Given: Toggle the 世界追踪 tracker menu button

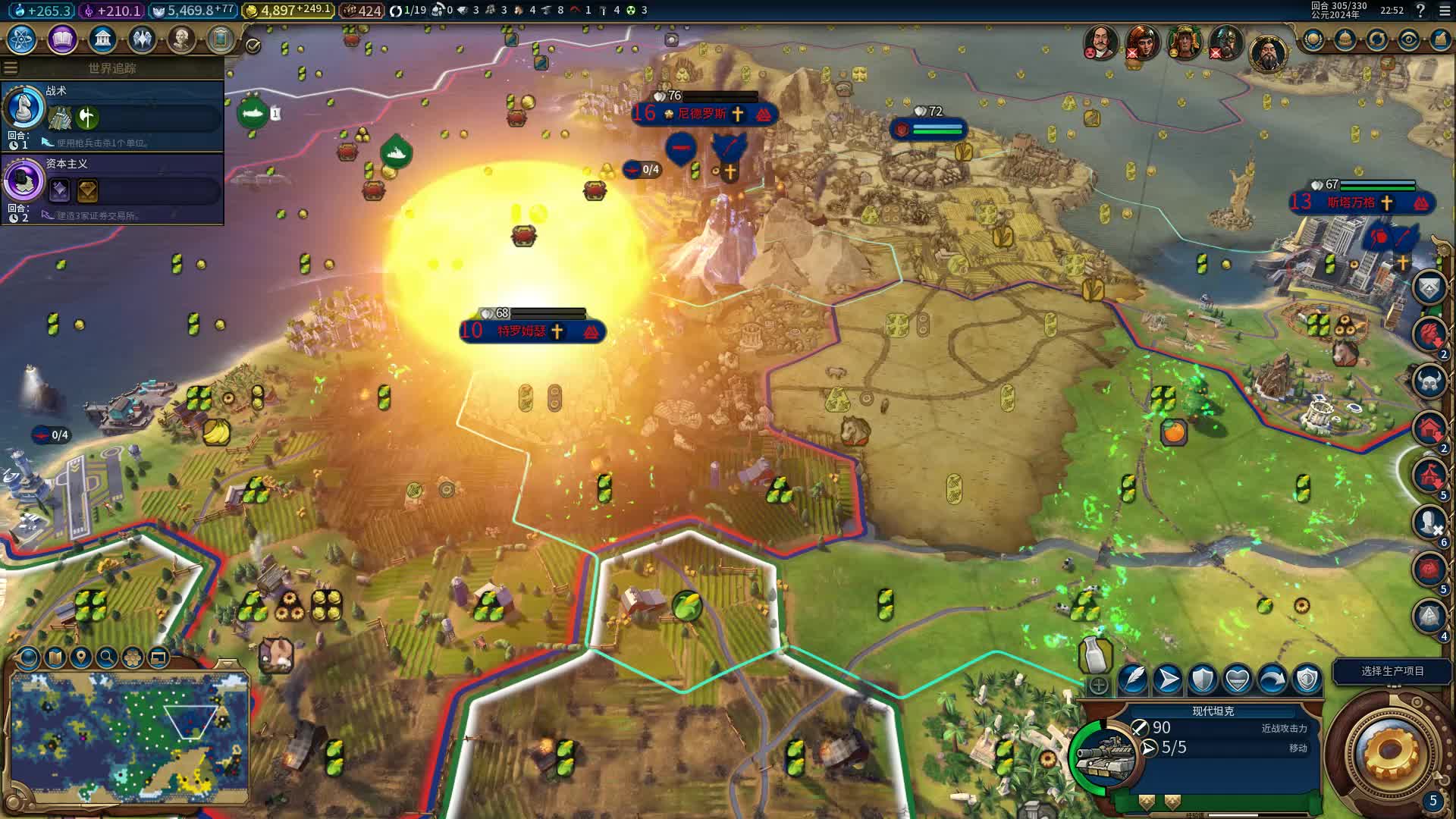Looking at the screenshot, I should click(x=11, y=68).
